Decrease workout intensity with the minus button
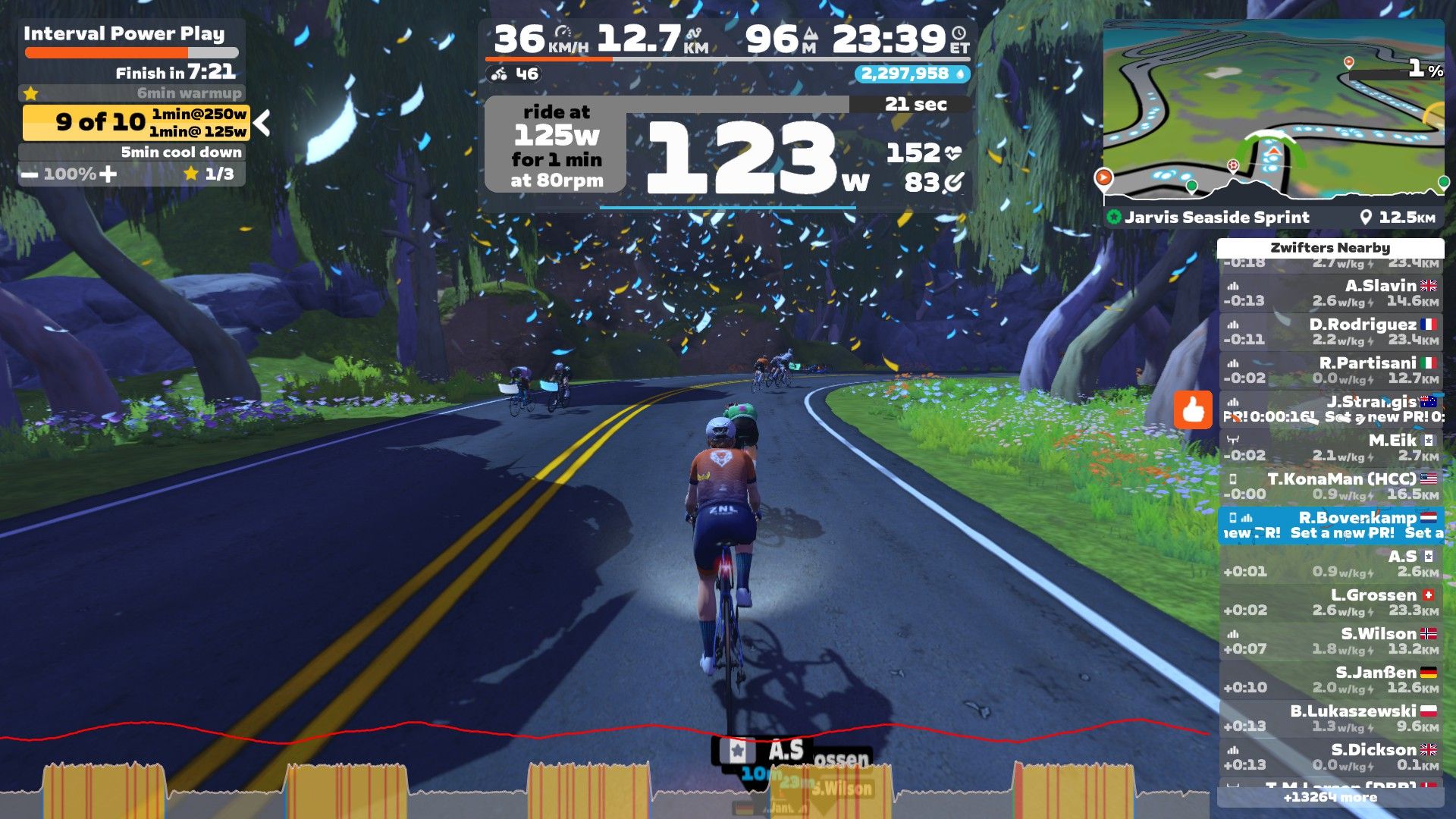 point(30,174)
